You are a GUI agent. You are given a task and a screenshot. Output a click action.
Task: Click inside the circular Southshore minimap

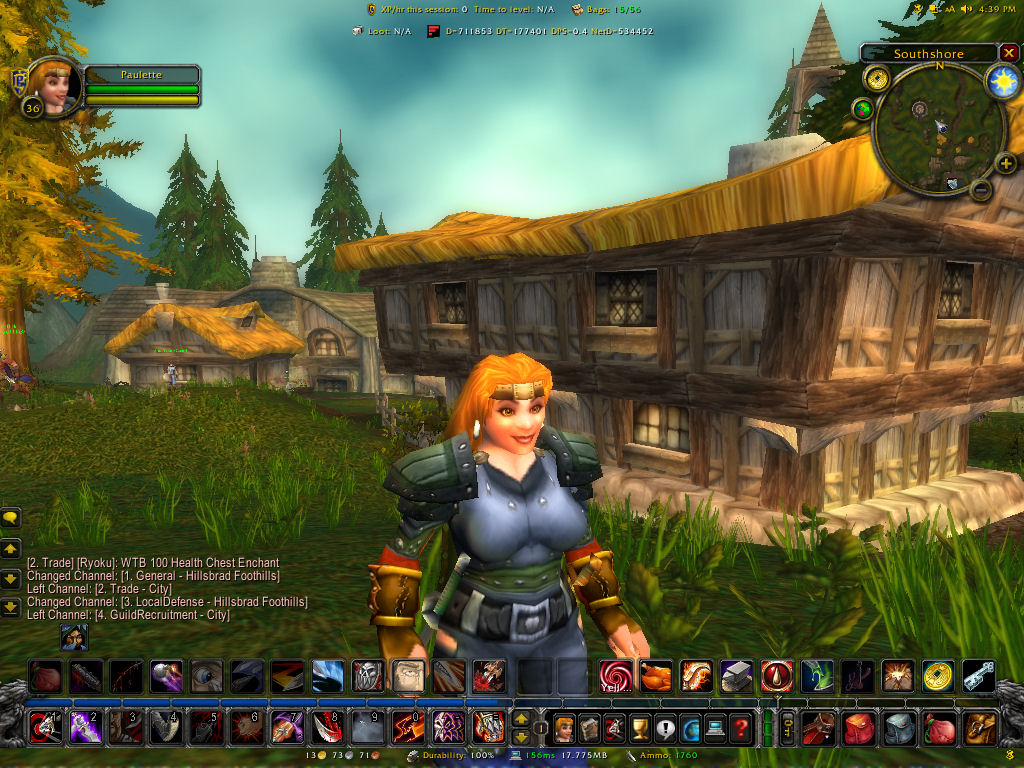tap(939, 130)
